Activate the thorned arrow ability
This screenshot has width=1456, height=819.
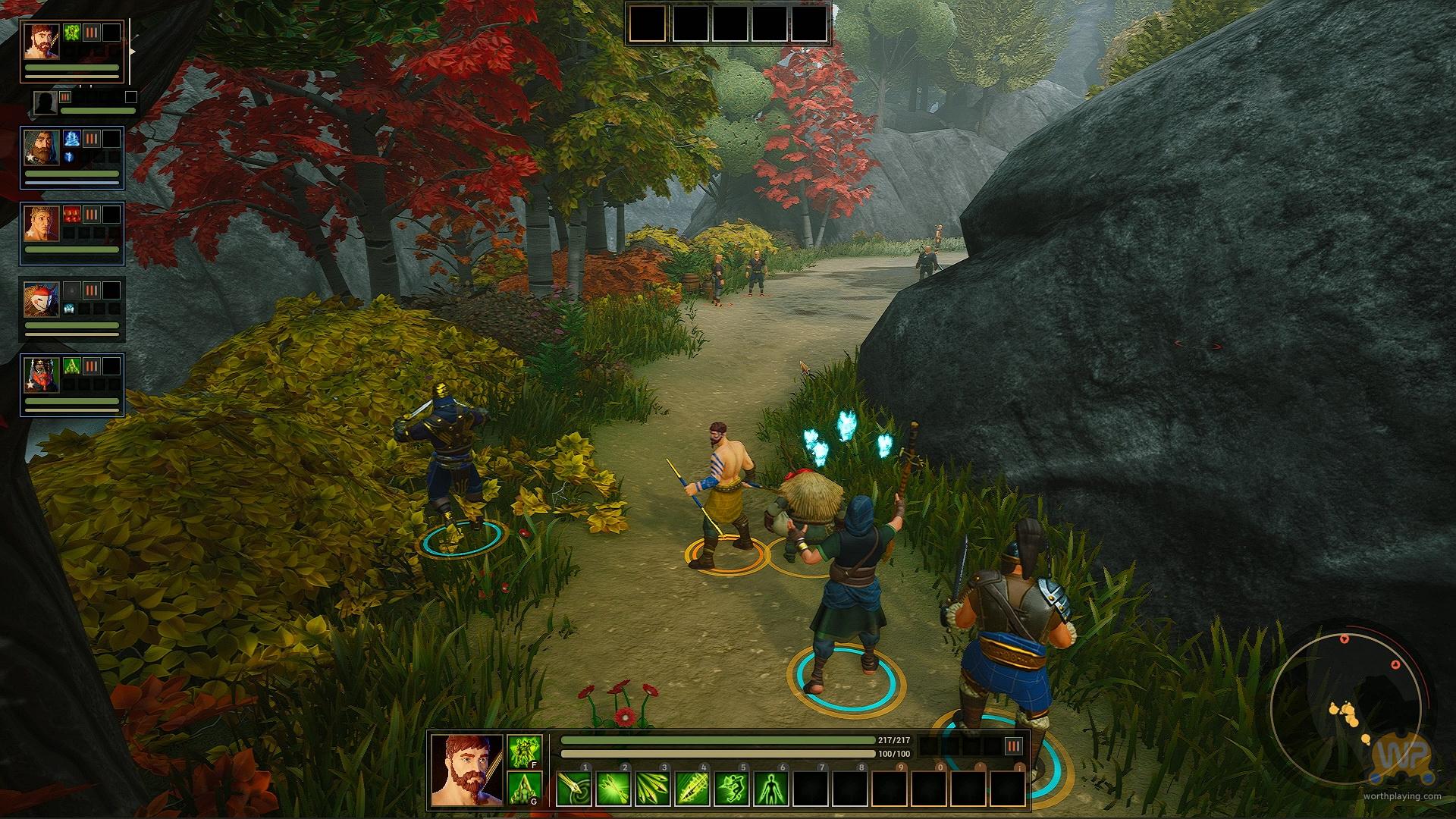[692, 789]
